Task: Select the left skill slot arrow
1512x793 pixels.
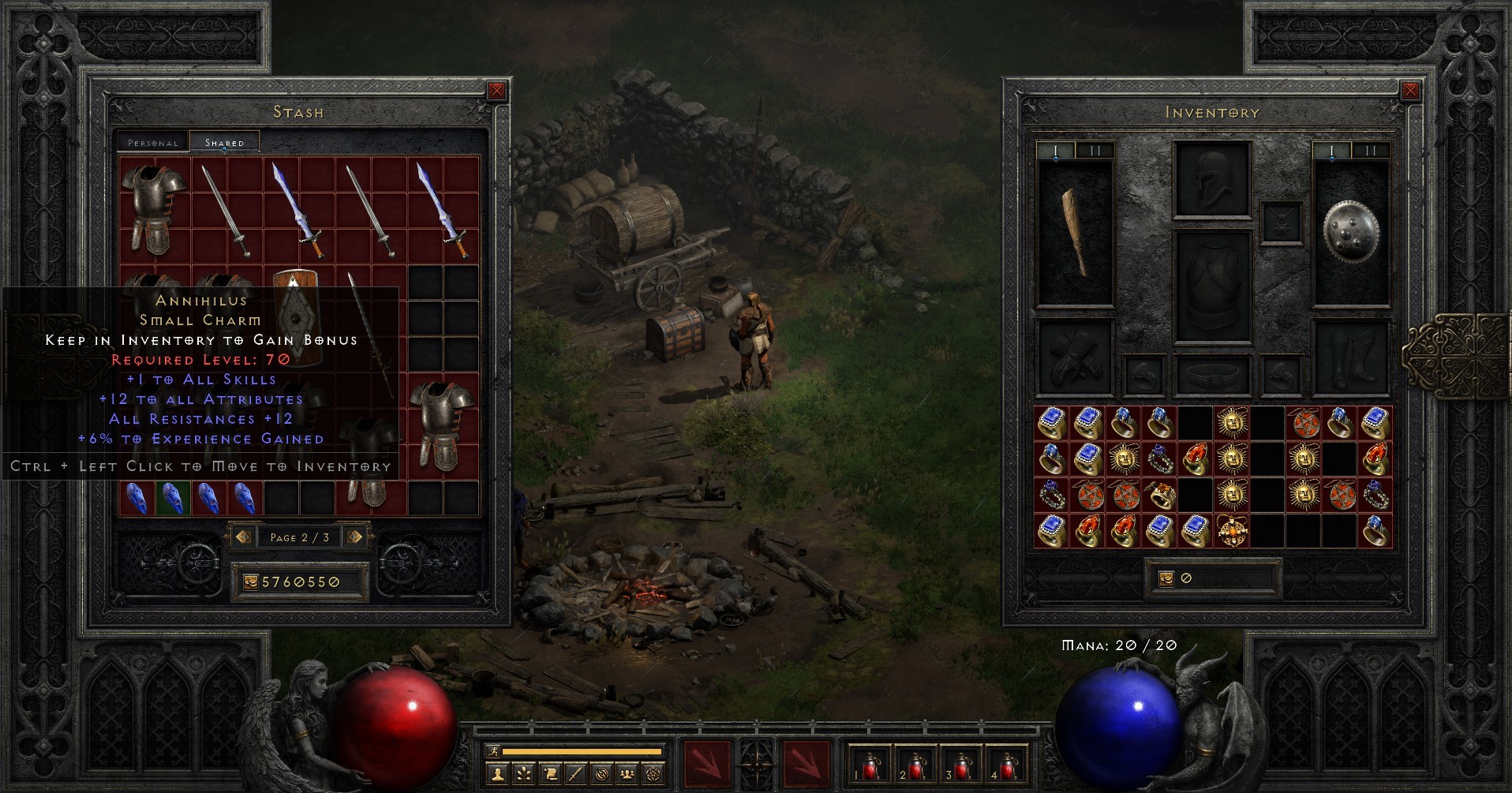Action: click(x=707, y=763)
